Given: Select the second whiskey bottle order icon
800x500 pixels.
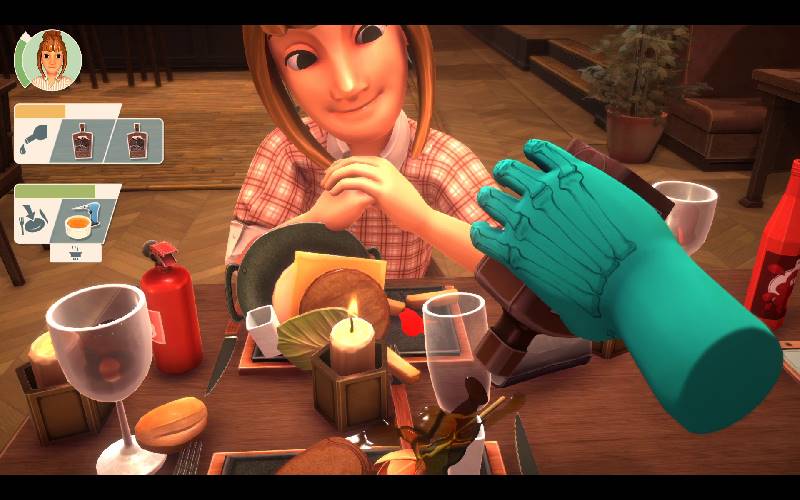Looking at the screenshot, I should pyautogui.click(x=137, y=140).
